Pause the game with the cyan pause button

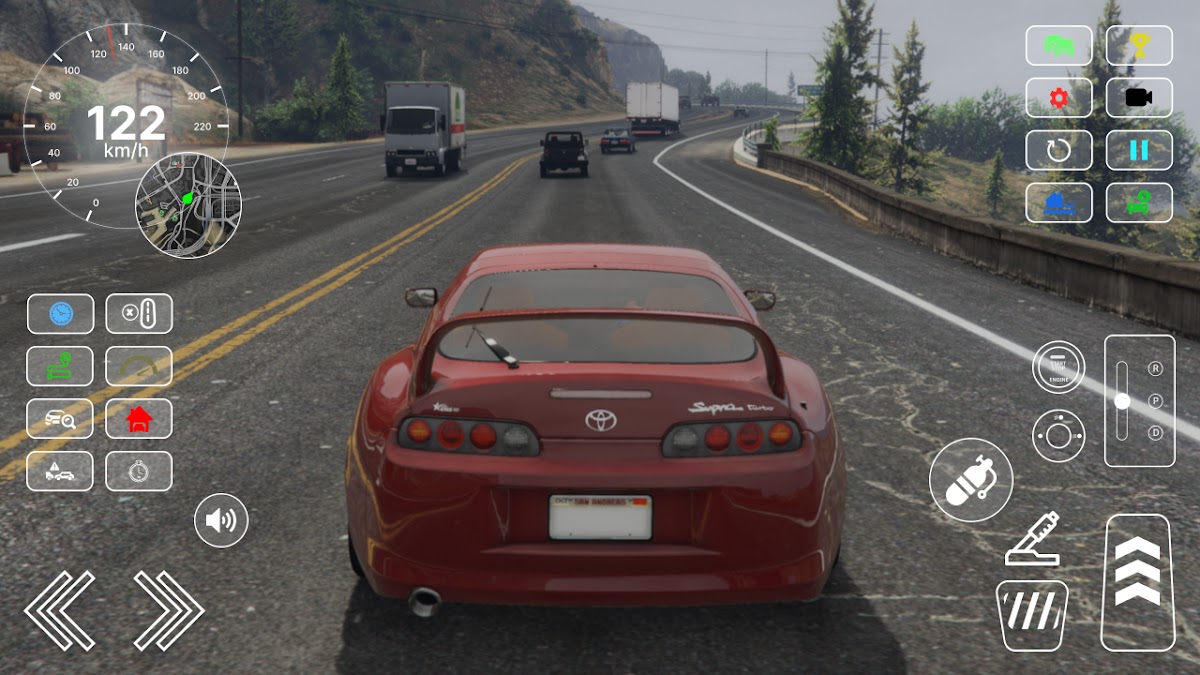tap(1139, 150)
